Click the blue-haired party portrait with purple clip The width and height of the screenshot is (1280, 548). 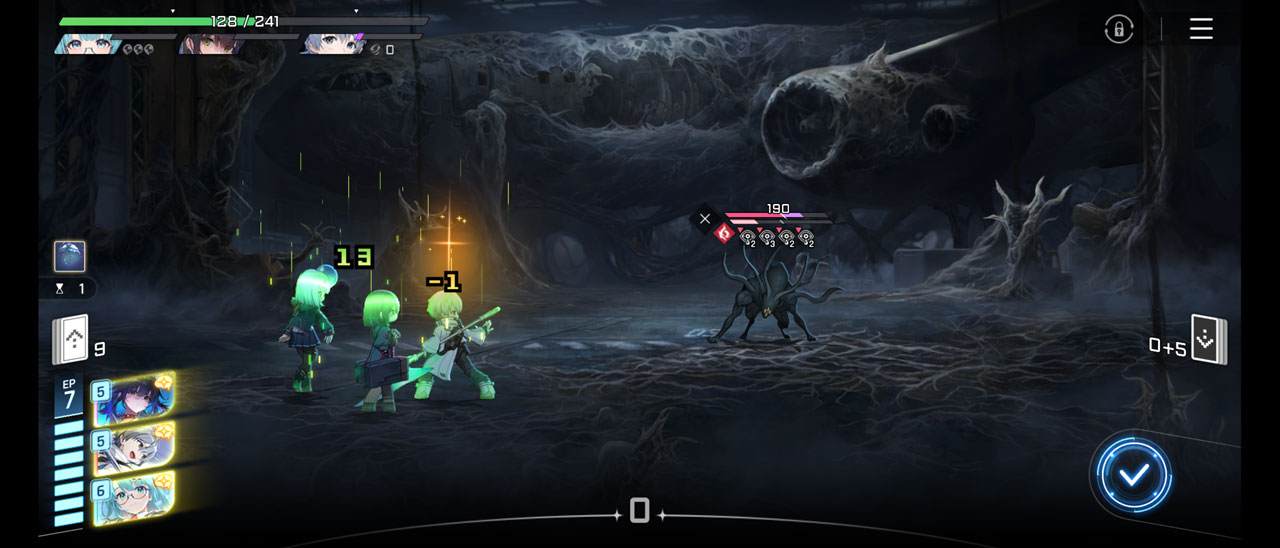click(x=333, y=44)
